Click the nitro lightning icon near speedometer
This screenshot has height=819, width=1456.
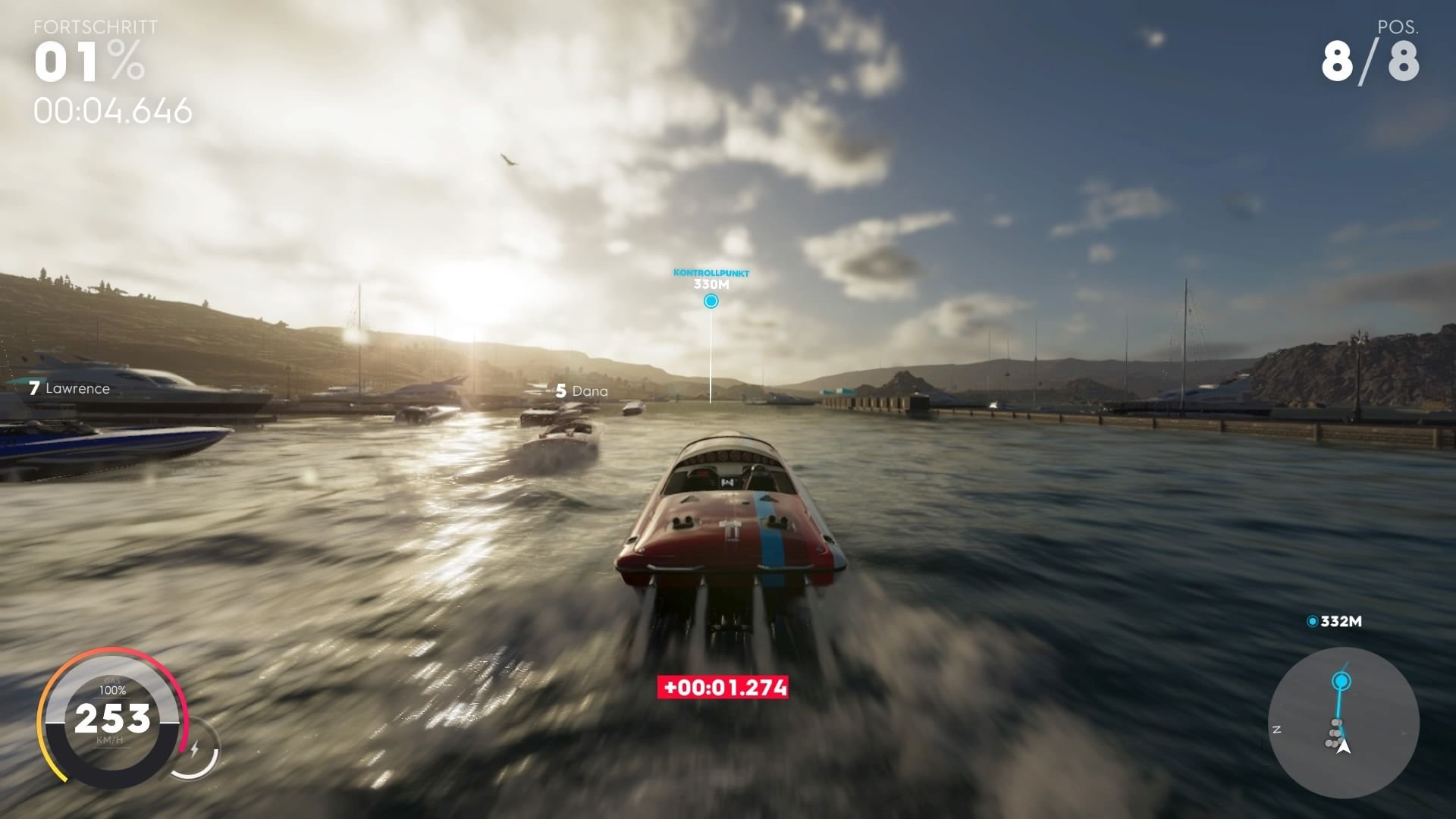click(196, 748)
